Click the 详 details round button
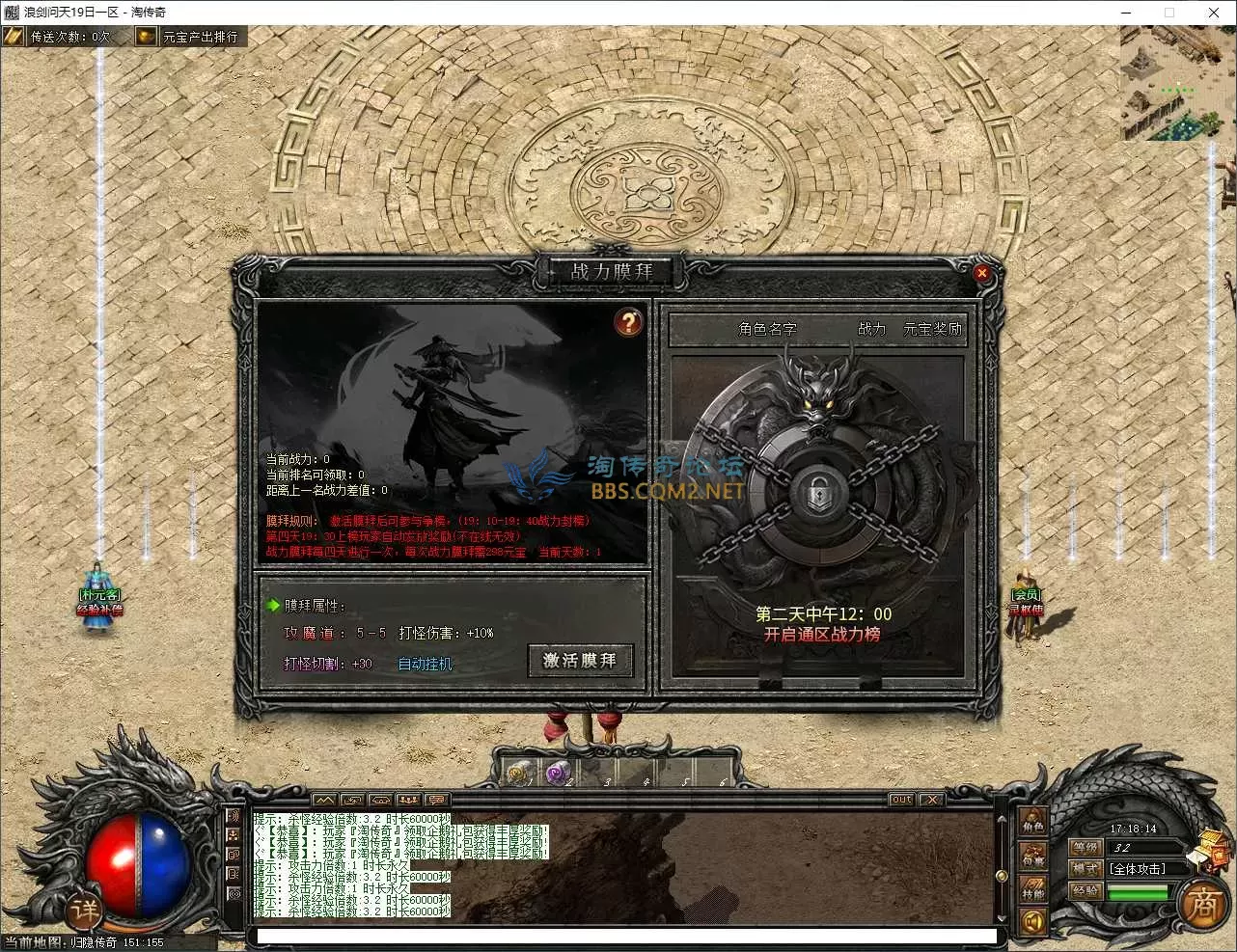Image resolution: width=1237 pixels, height=952 pixels. click(84, 911)
